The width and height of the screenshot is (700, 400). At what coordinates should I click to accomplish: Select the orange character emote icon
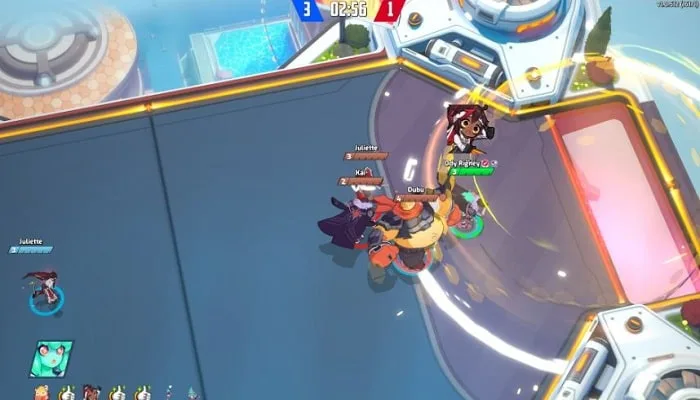41,392
